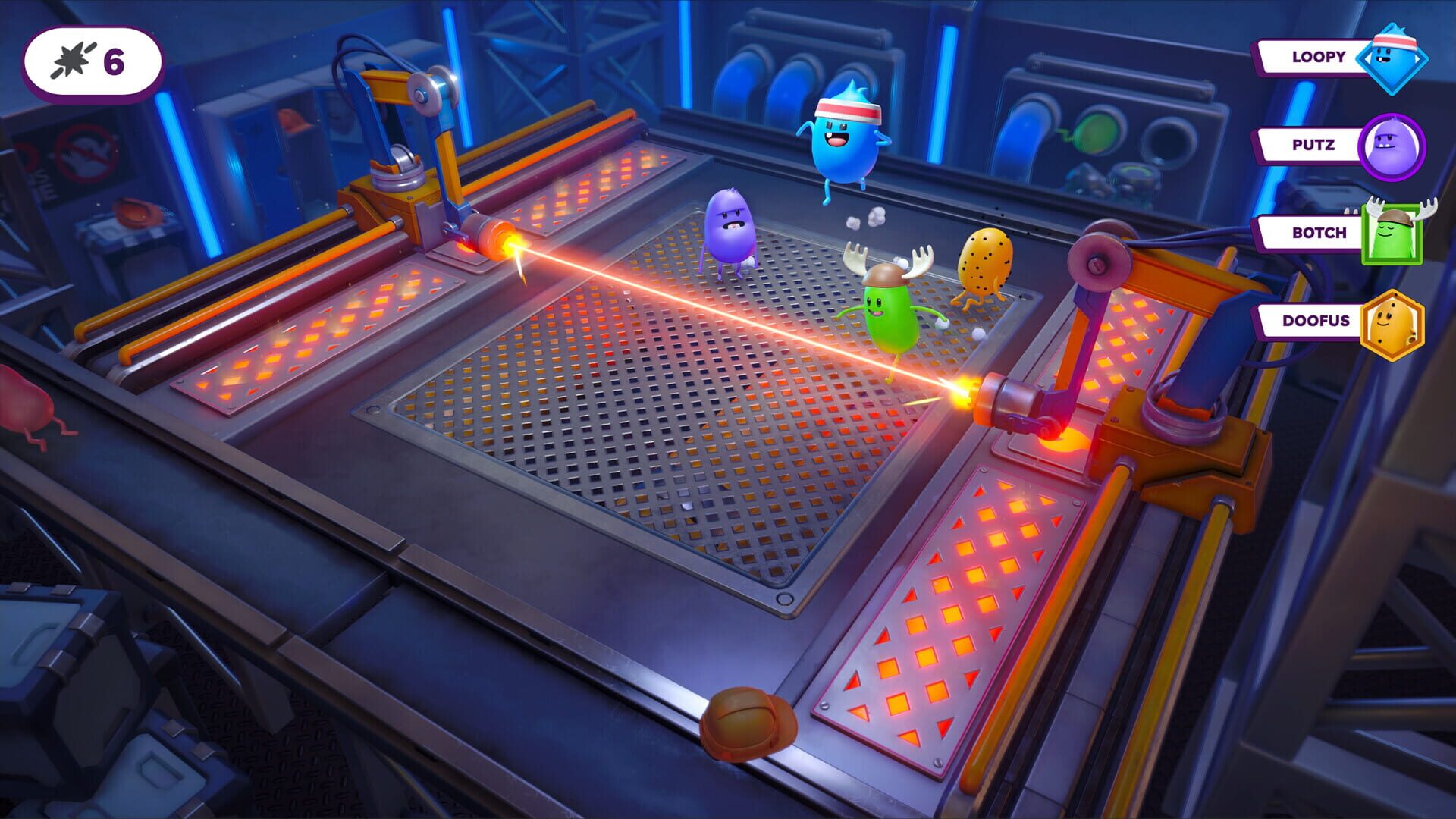
Task: Open the Botch scoreboard entry
Action: [1317, 233]
